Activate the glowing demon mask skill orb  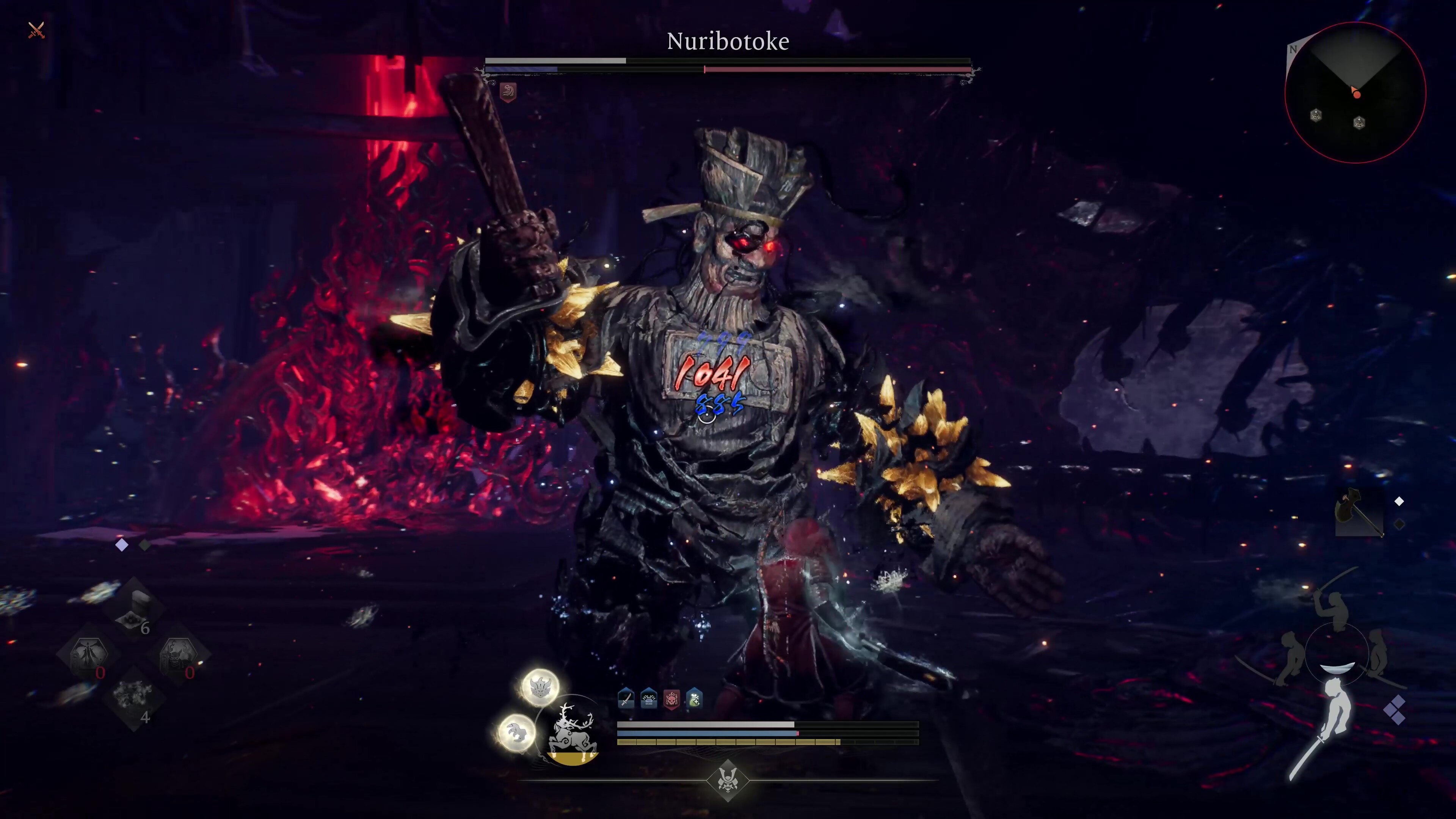(x=540, y=687)
